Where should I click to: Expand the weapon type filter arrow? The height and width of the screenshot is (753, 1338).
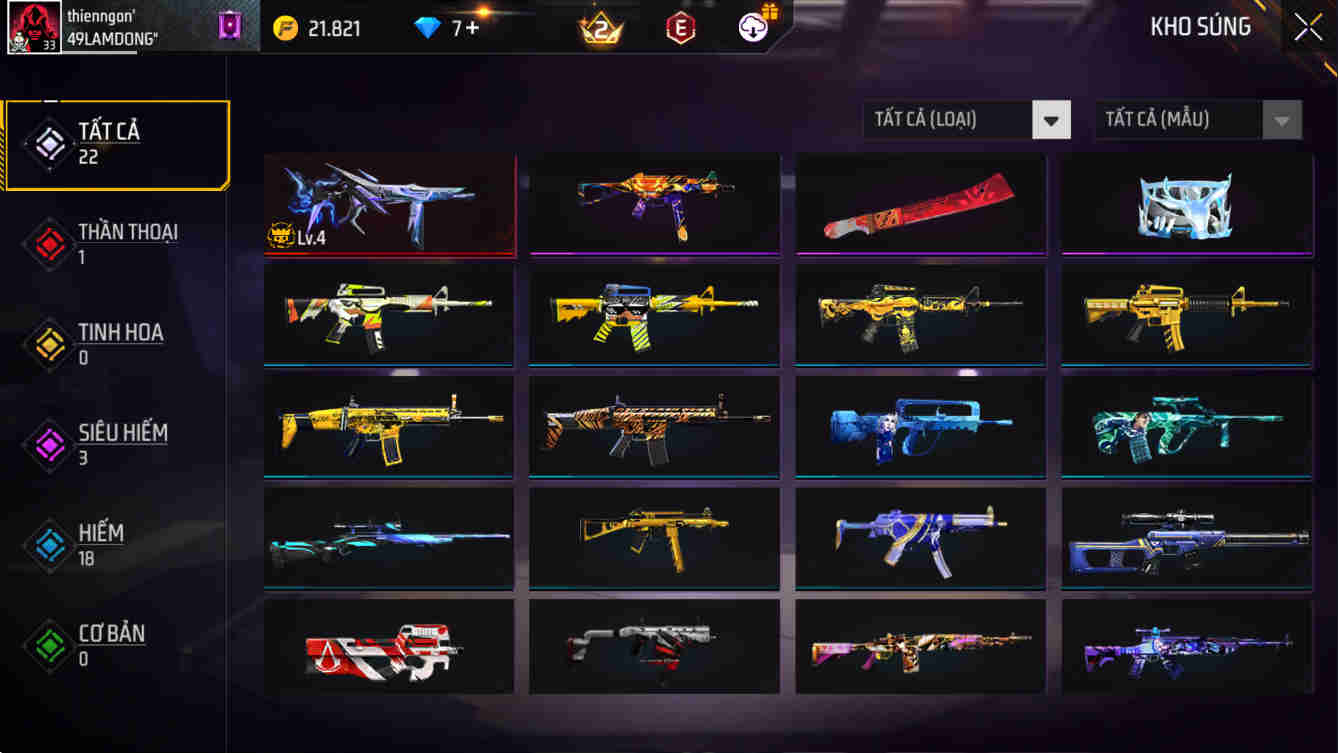1051,119
